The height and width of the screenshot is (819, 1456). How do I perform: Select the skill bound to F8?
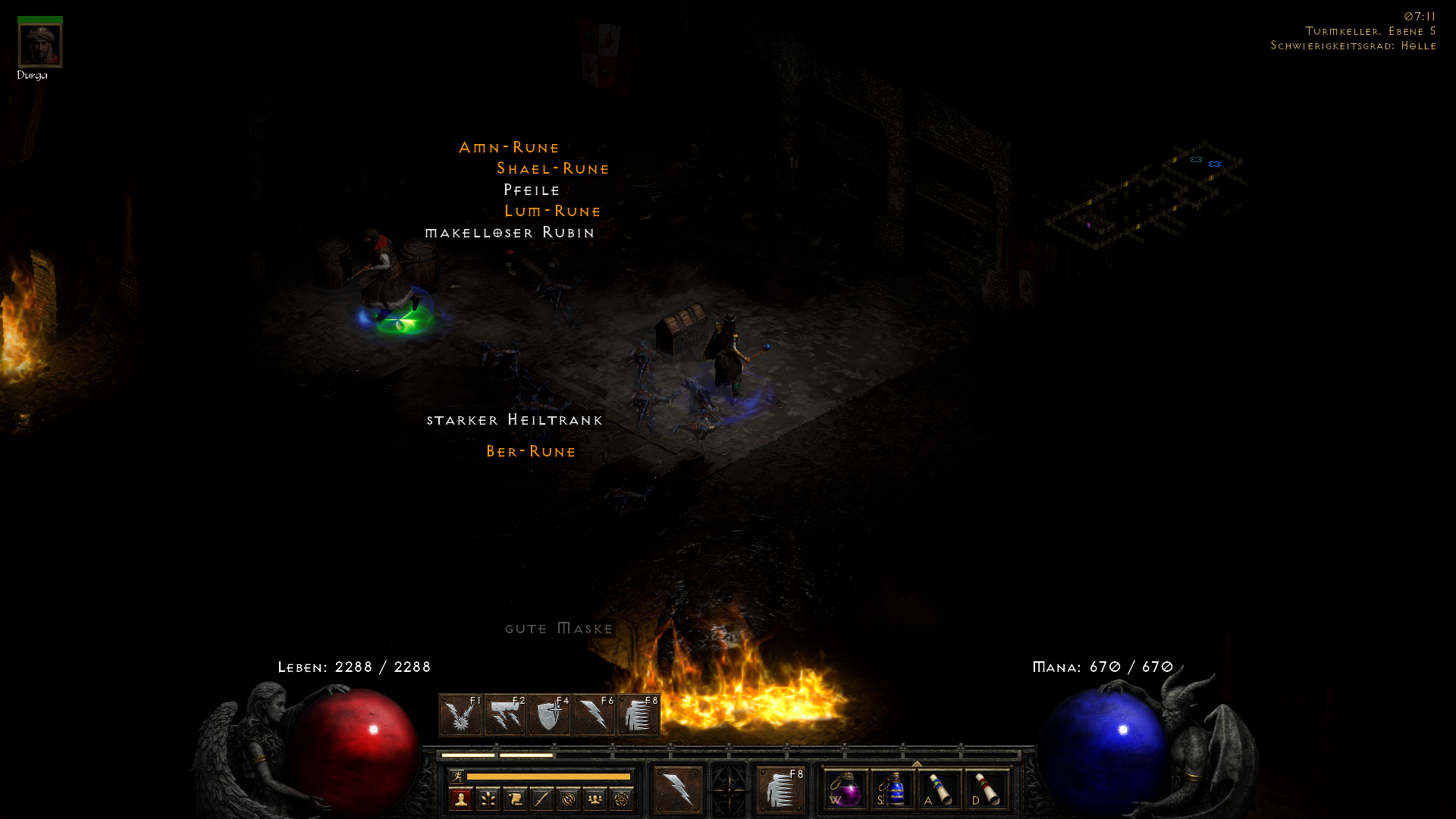click(639, 714)
